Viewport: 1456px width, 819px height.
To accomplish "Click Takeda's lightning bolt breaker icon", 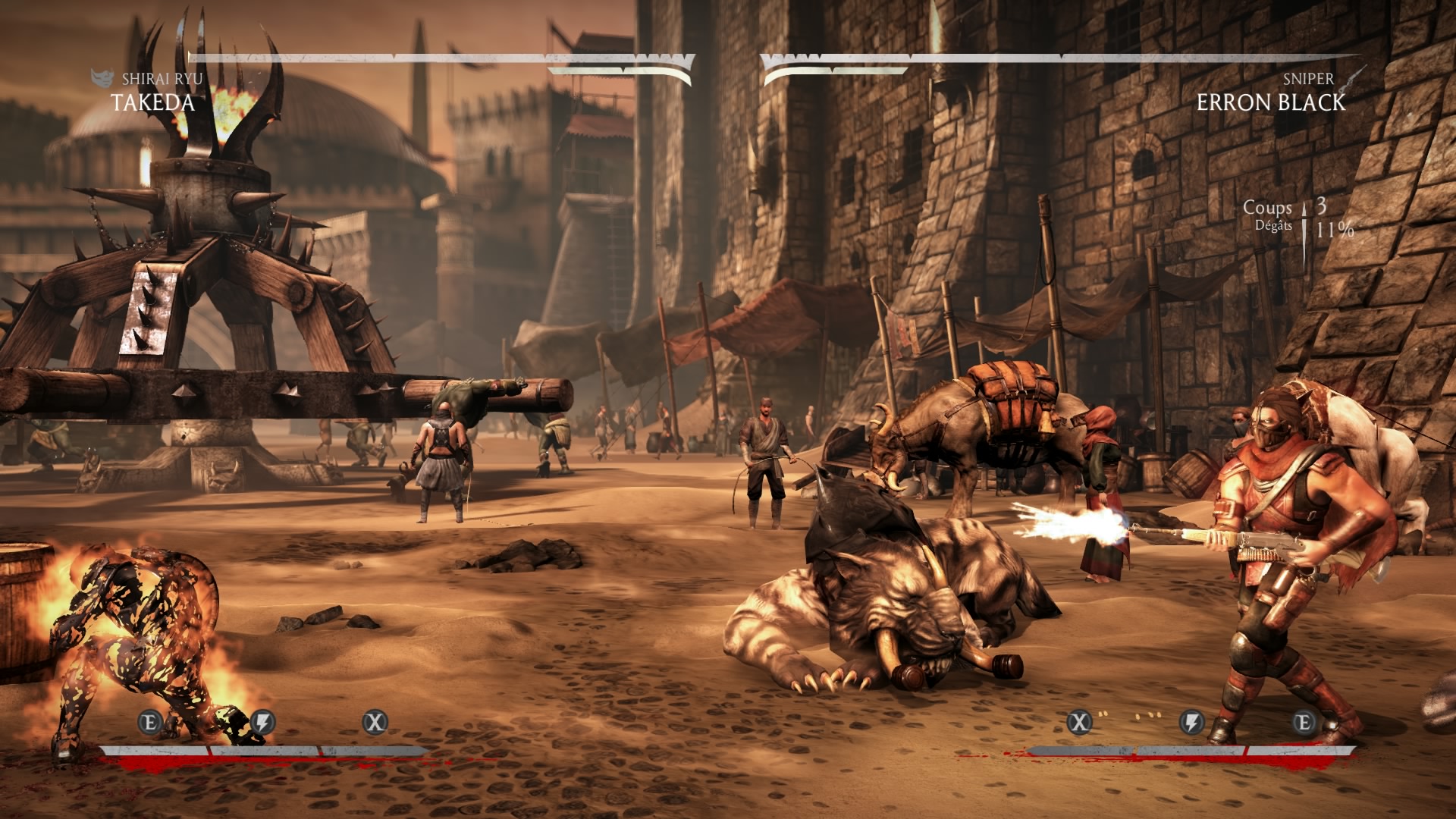I will (262, 722).
